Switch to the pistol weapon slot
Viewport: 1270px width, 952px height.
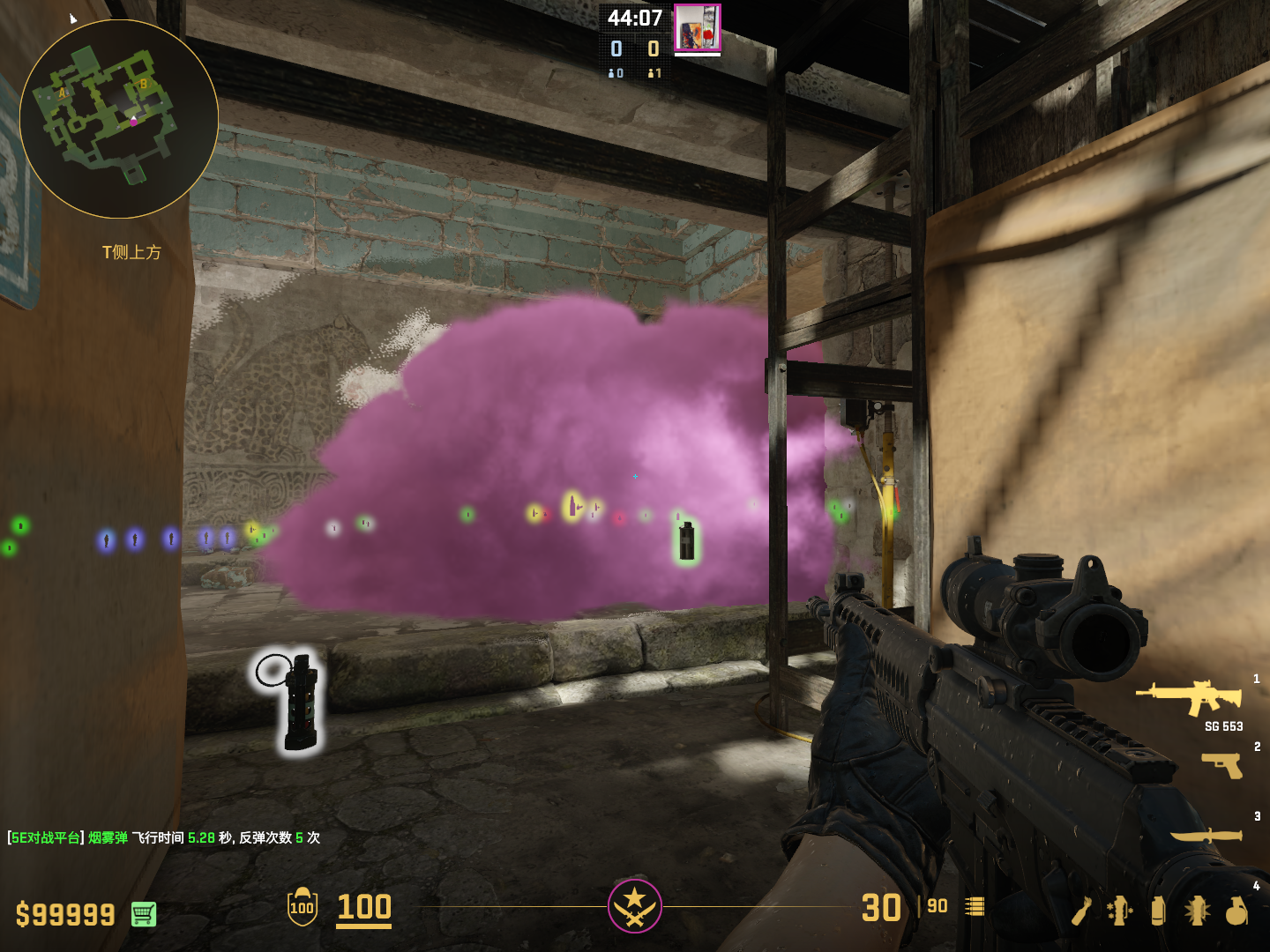[1222, 764]
